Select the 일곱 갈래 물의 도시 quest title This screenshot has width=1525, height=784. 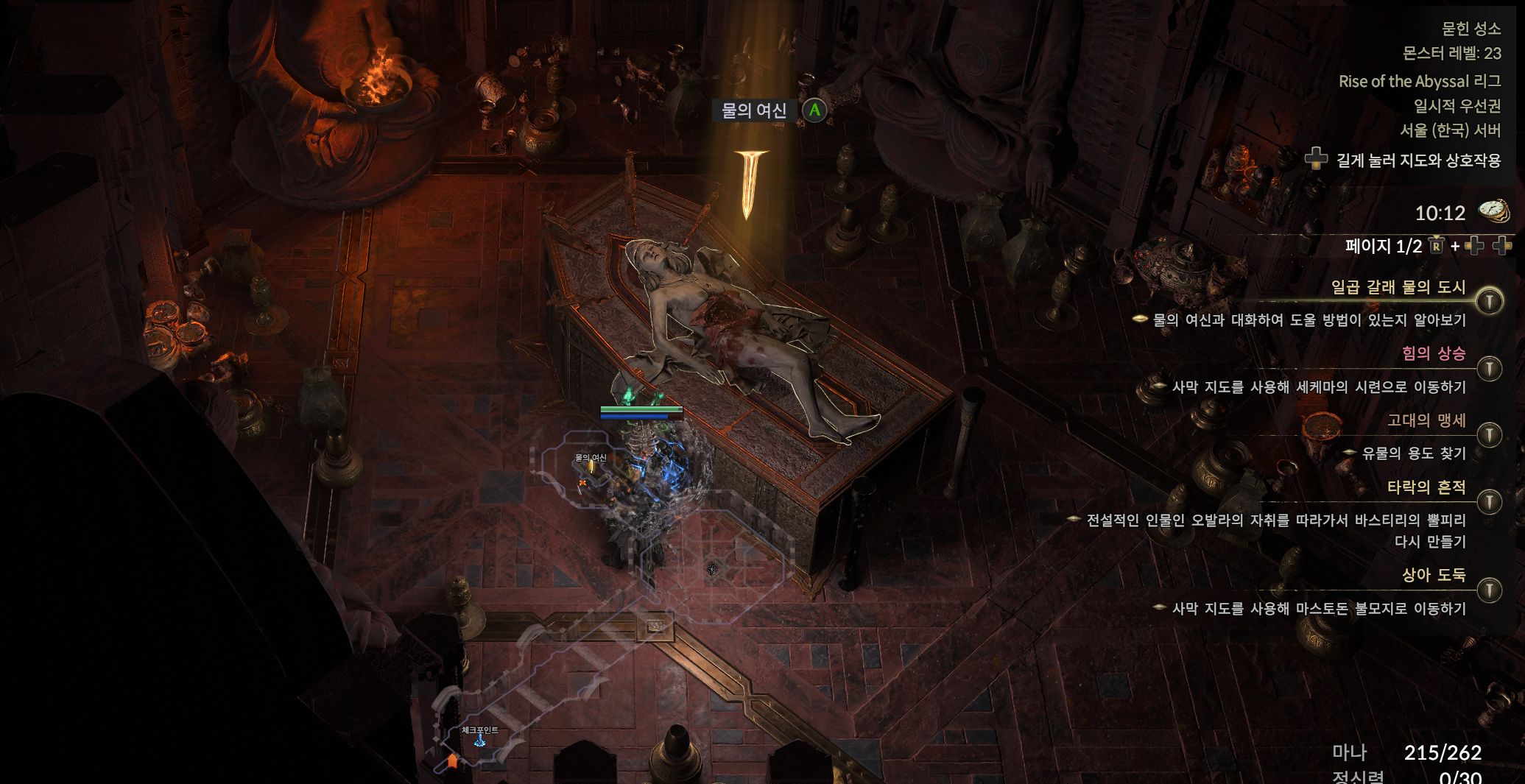pos(1398,287)
